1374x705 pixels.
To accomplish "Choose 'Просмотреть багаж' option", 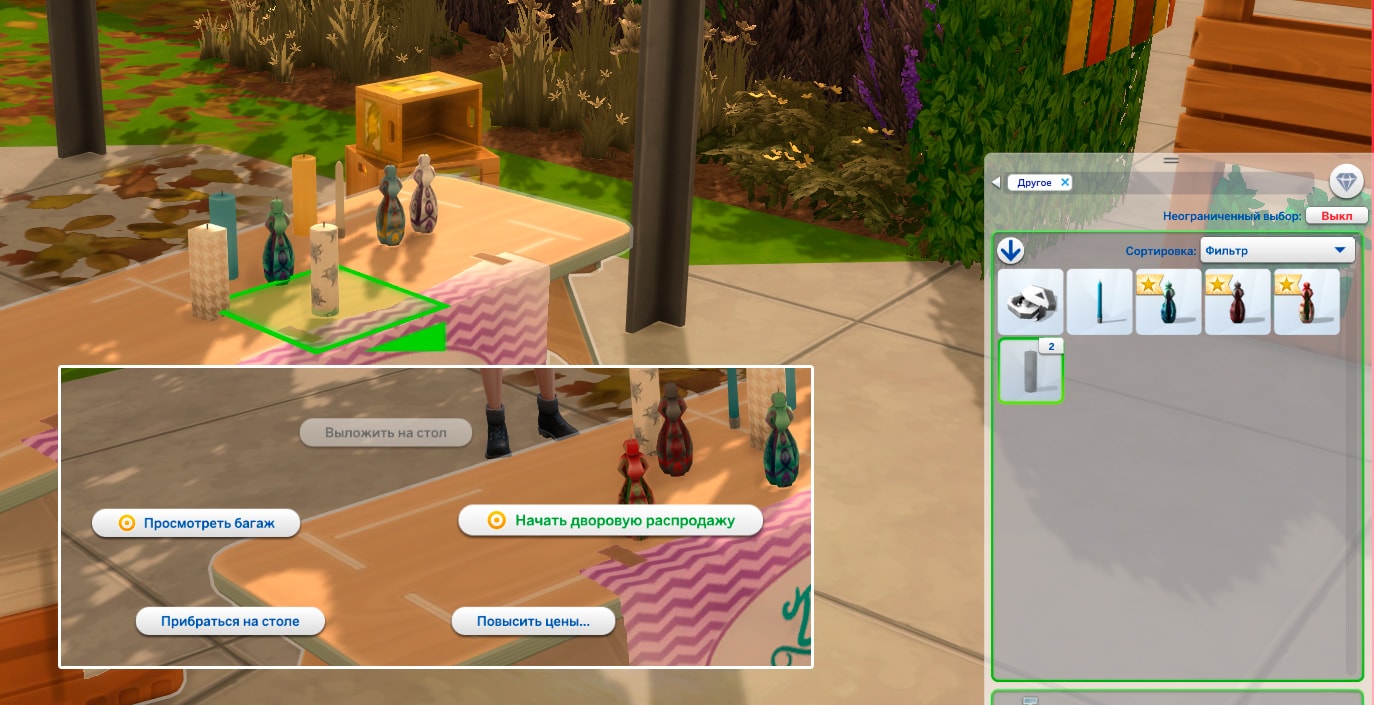I will (x=196, y=523).
